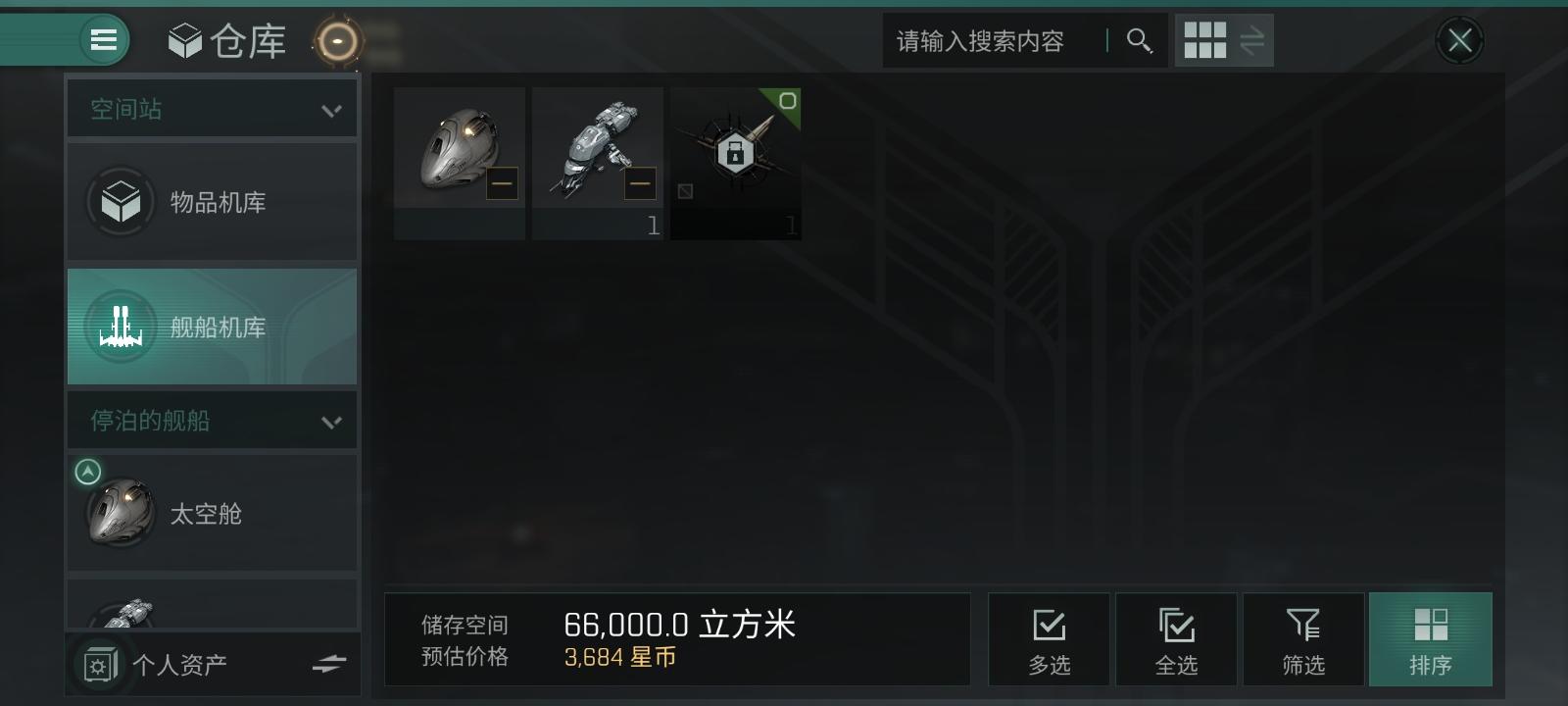Collapse the 停泊的舰船 section

point(332,420)
